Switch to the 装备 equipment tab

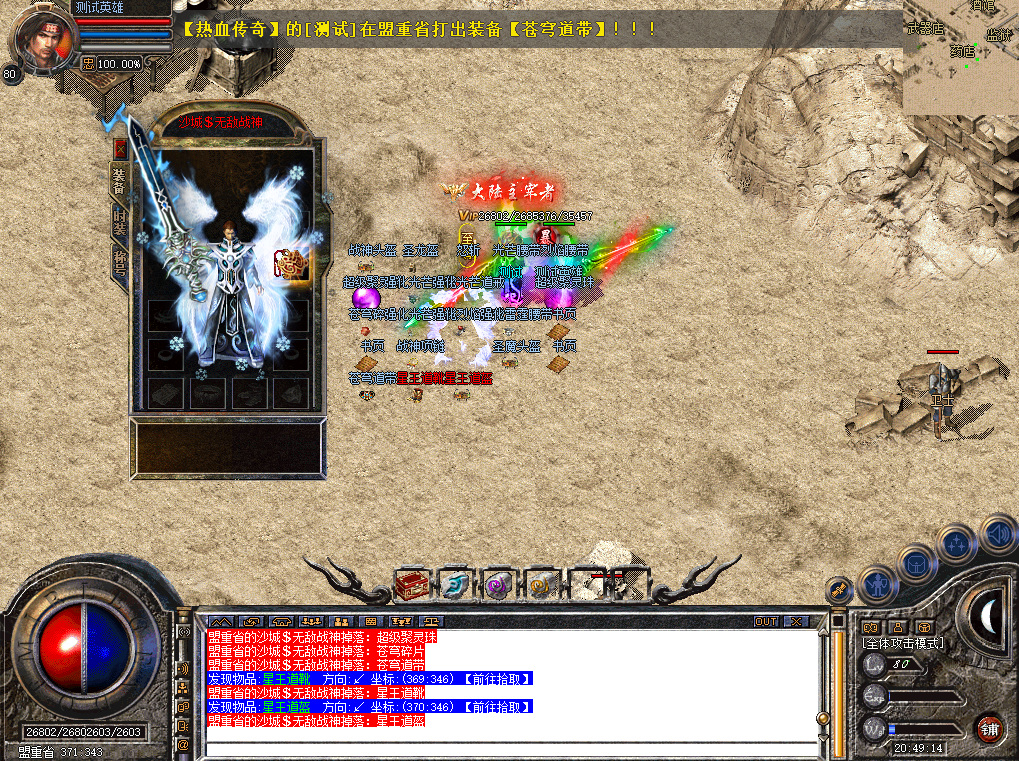click(x=119, y=182)
